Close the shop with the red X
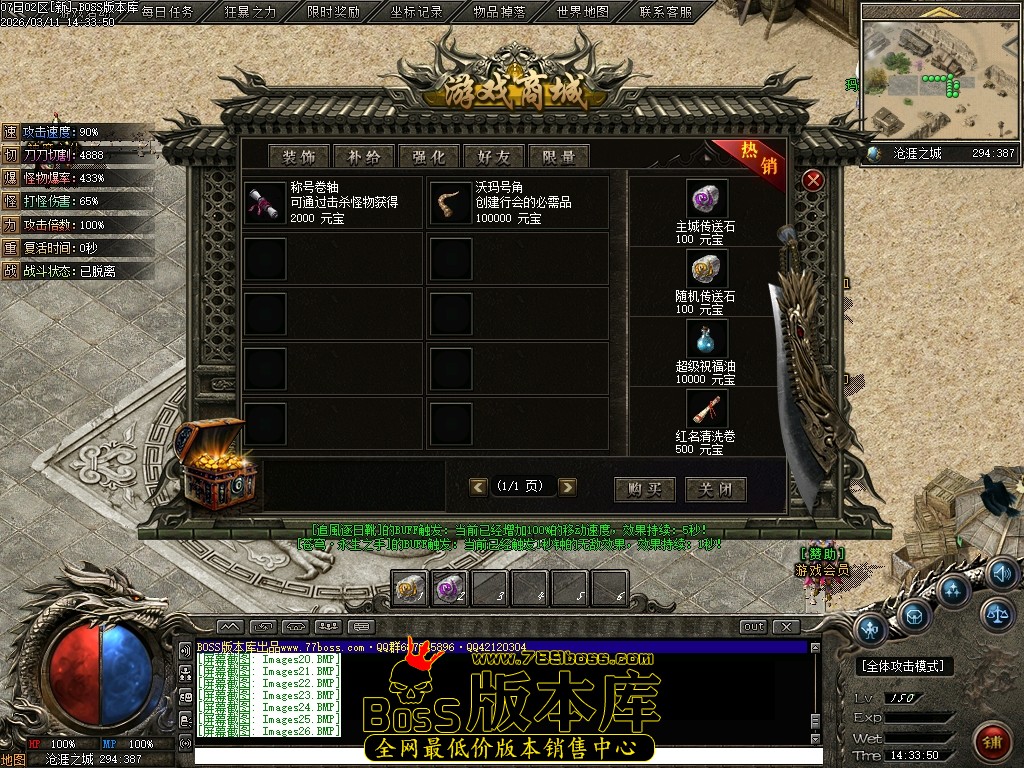The height and width of the screenshot is (768, 1024). pos(813,180)
